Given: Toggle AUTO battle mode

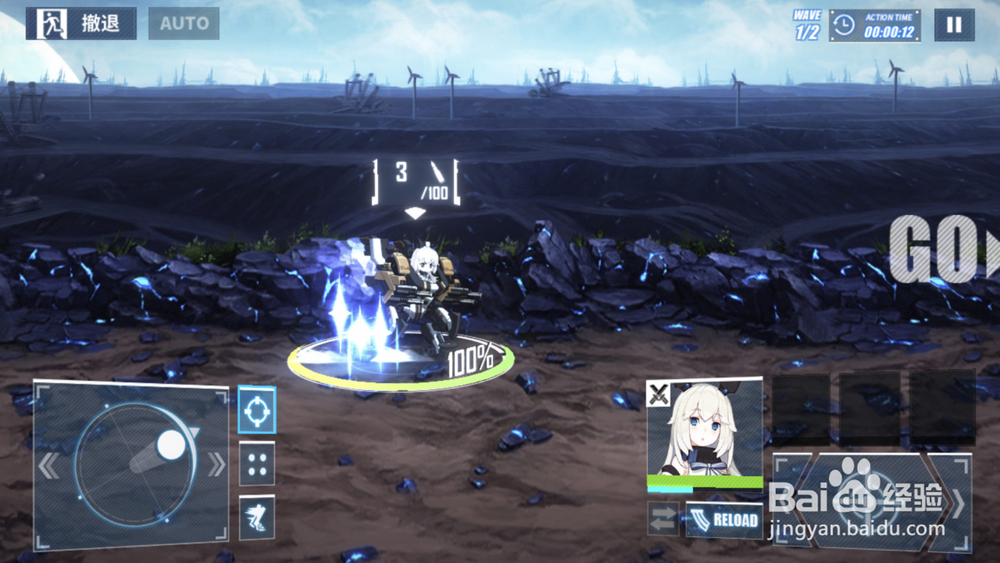Looking at the screenshot, I should [x=184, y=24].
